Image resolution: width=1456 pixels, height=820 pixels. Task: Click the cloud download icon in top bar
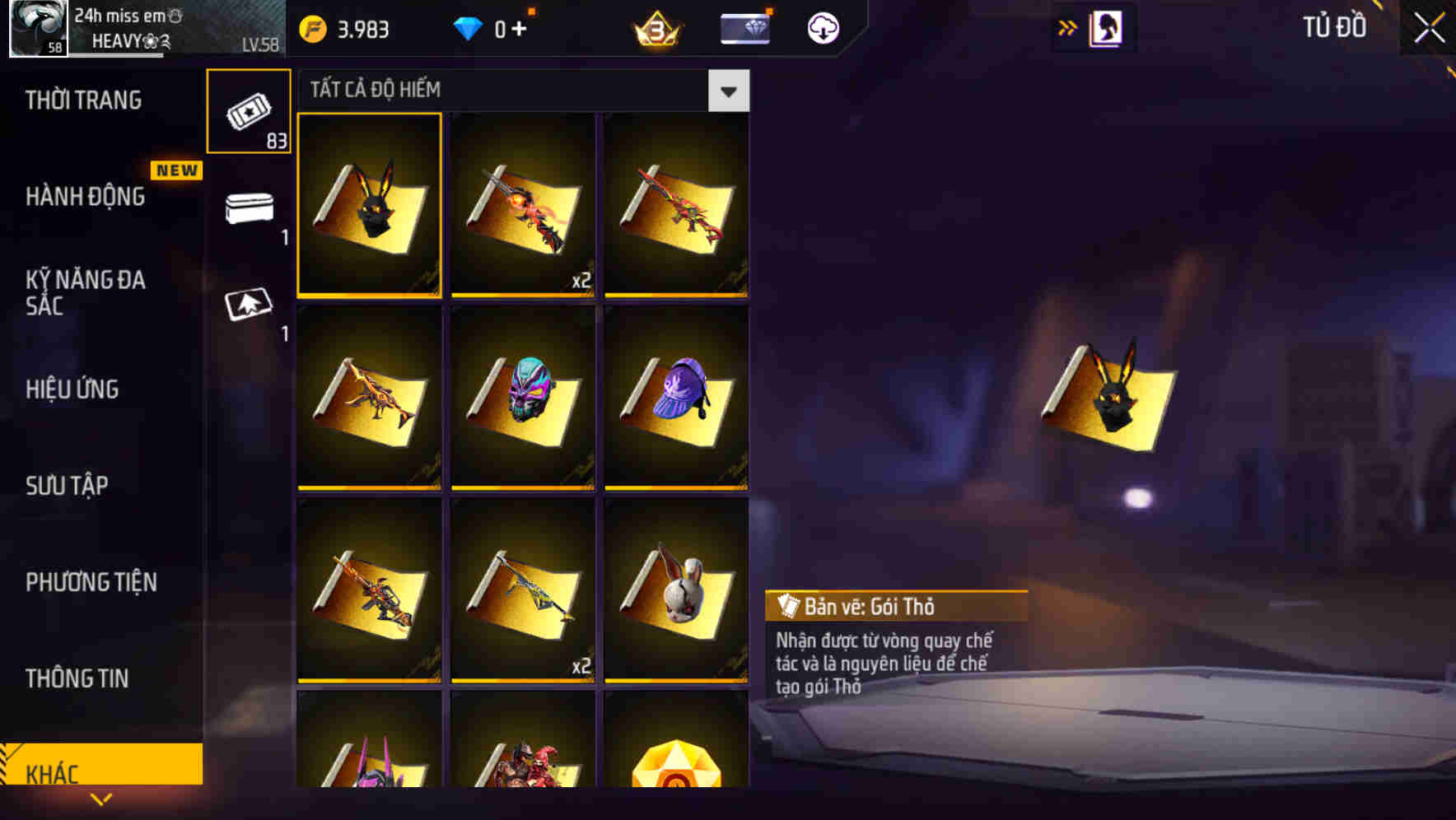821,27
